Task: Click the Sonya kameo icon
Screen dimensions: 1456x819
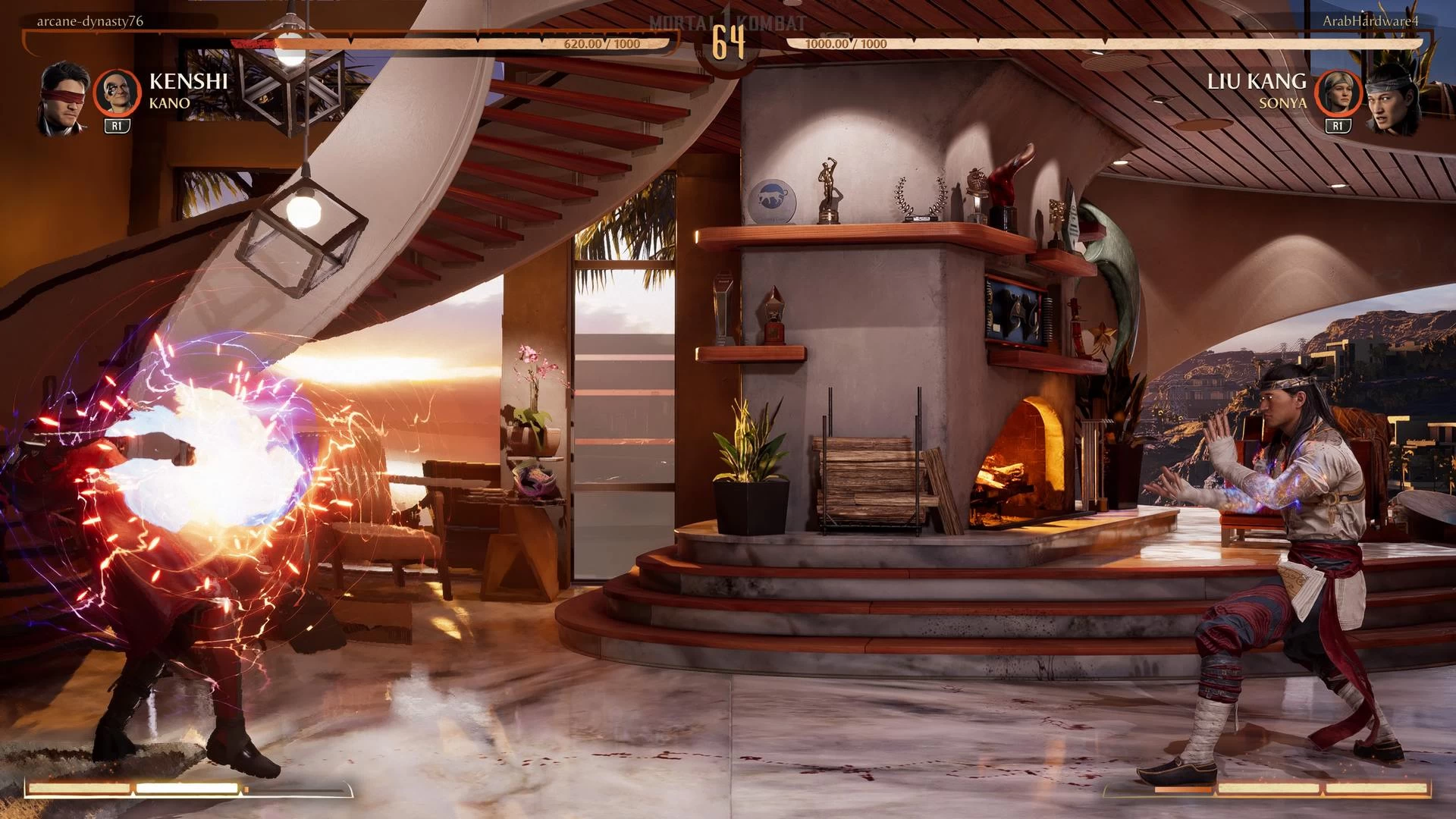Action: [1338, 93]
